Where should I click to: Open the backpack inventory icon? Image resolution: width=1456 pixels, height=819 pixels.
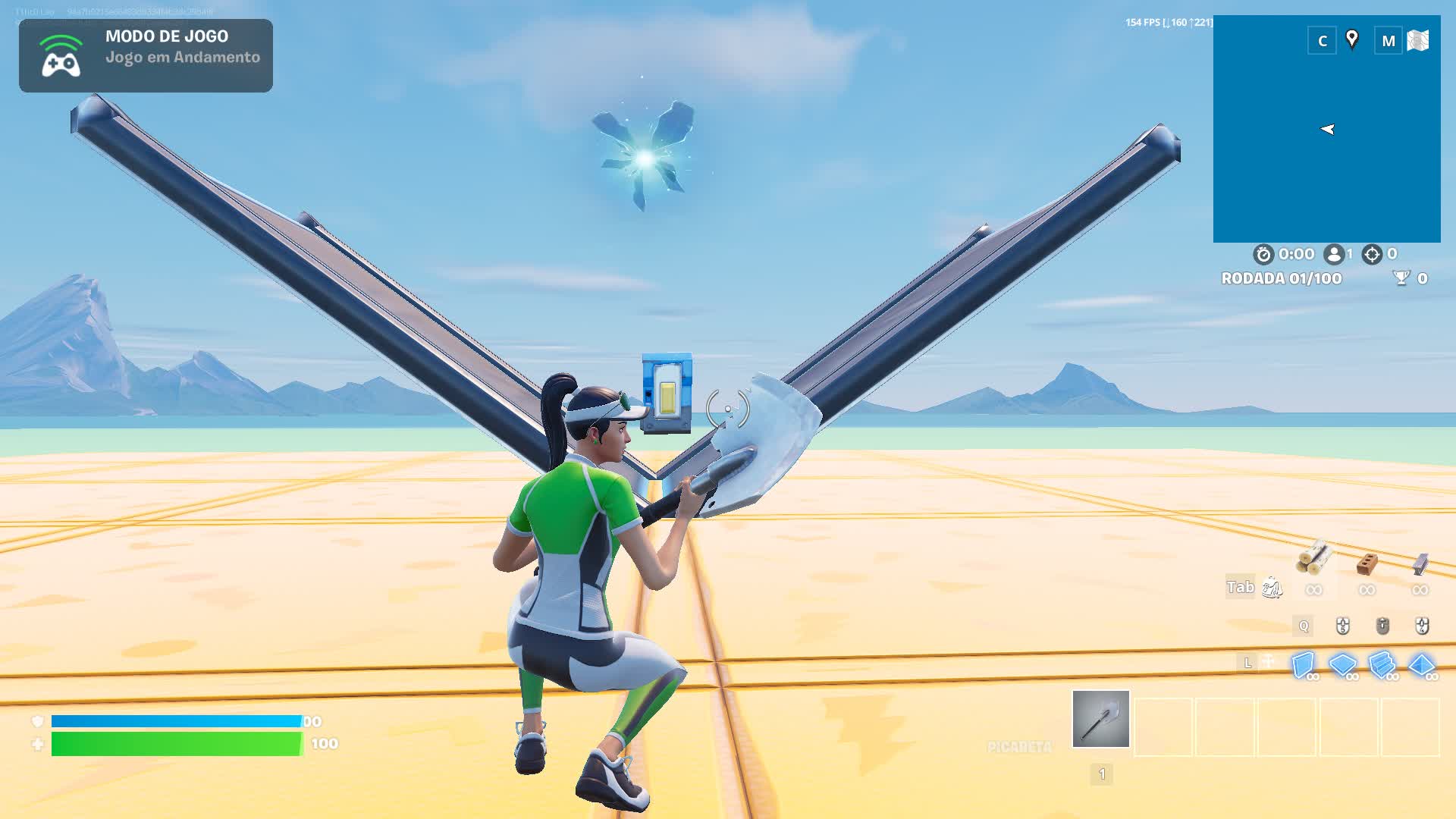1272,588
